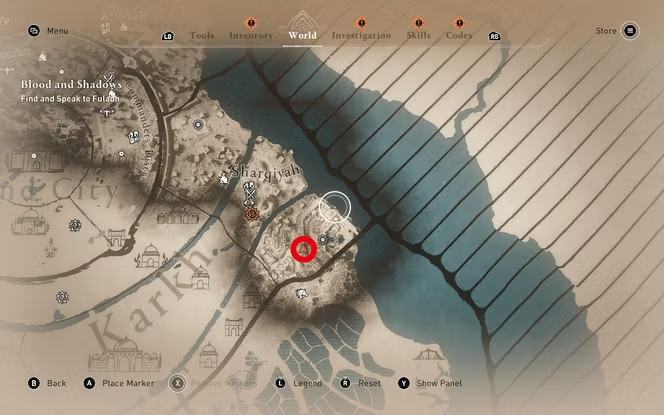664x415 pixels.
Task: Open the map Legend
Action: click(x=299, y=383)
